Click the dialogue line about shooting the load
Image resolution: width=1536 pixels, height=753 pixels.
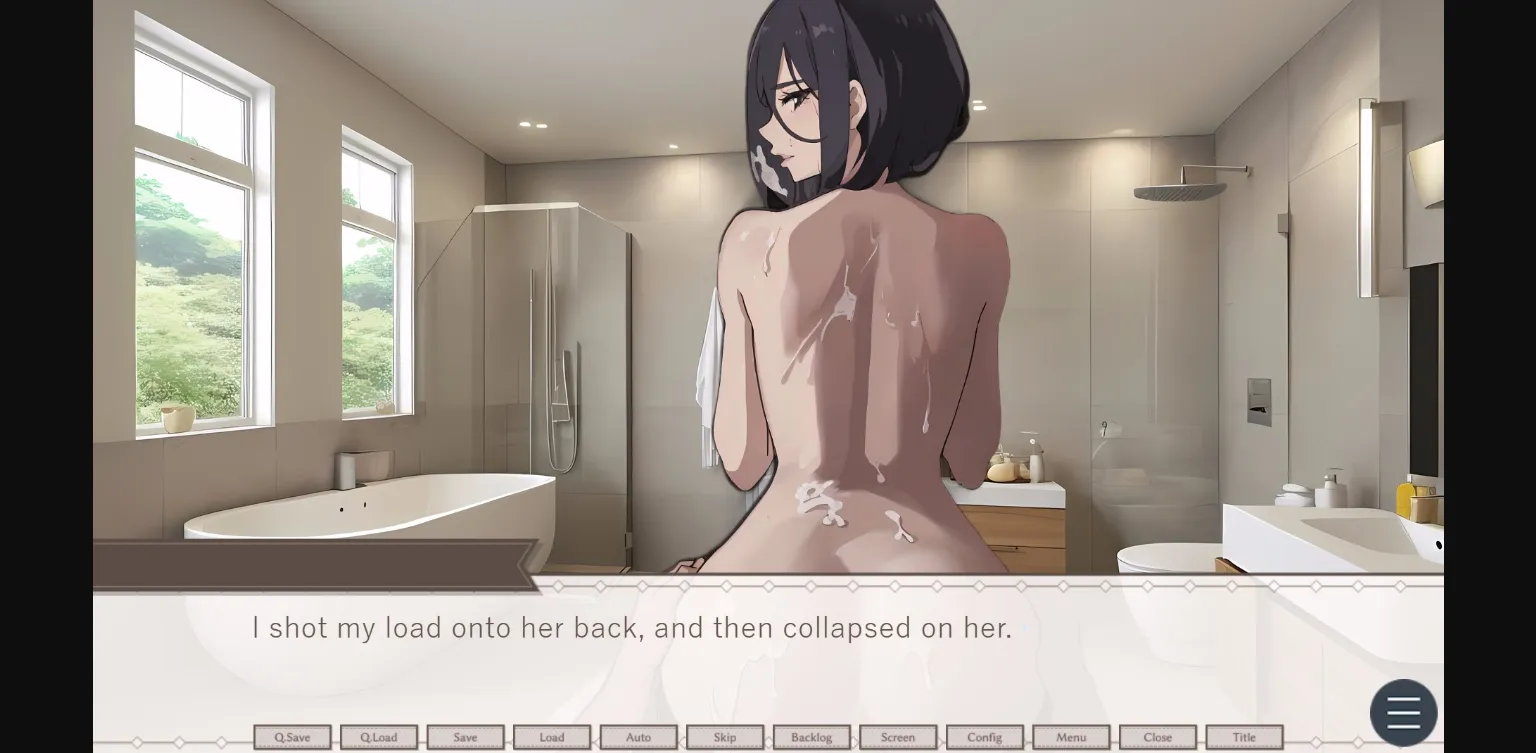point(630,628)
